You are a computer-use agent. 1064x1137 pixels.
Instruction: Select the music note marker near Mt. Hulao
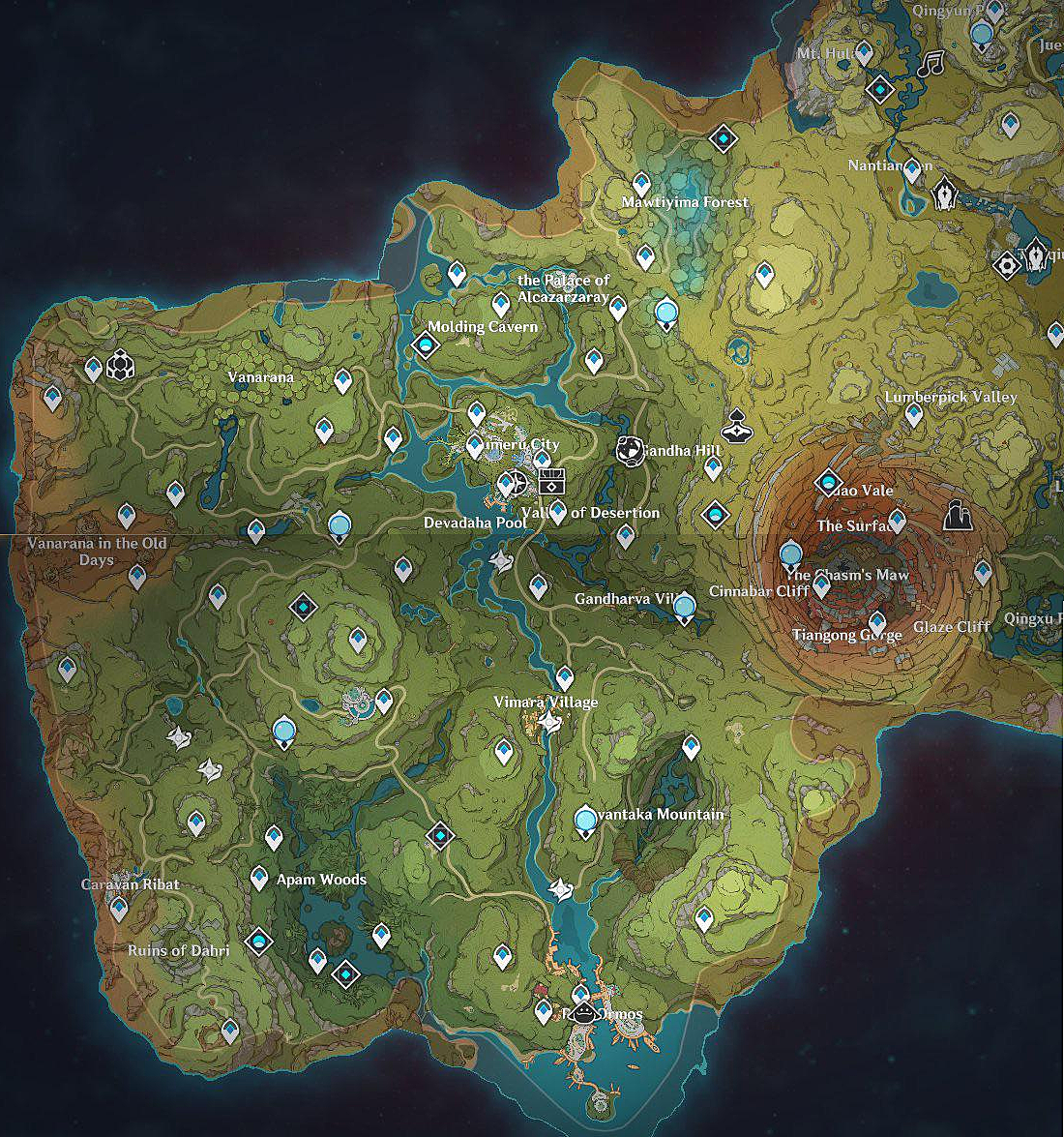point(931,64)
